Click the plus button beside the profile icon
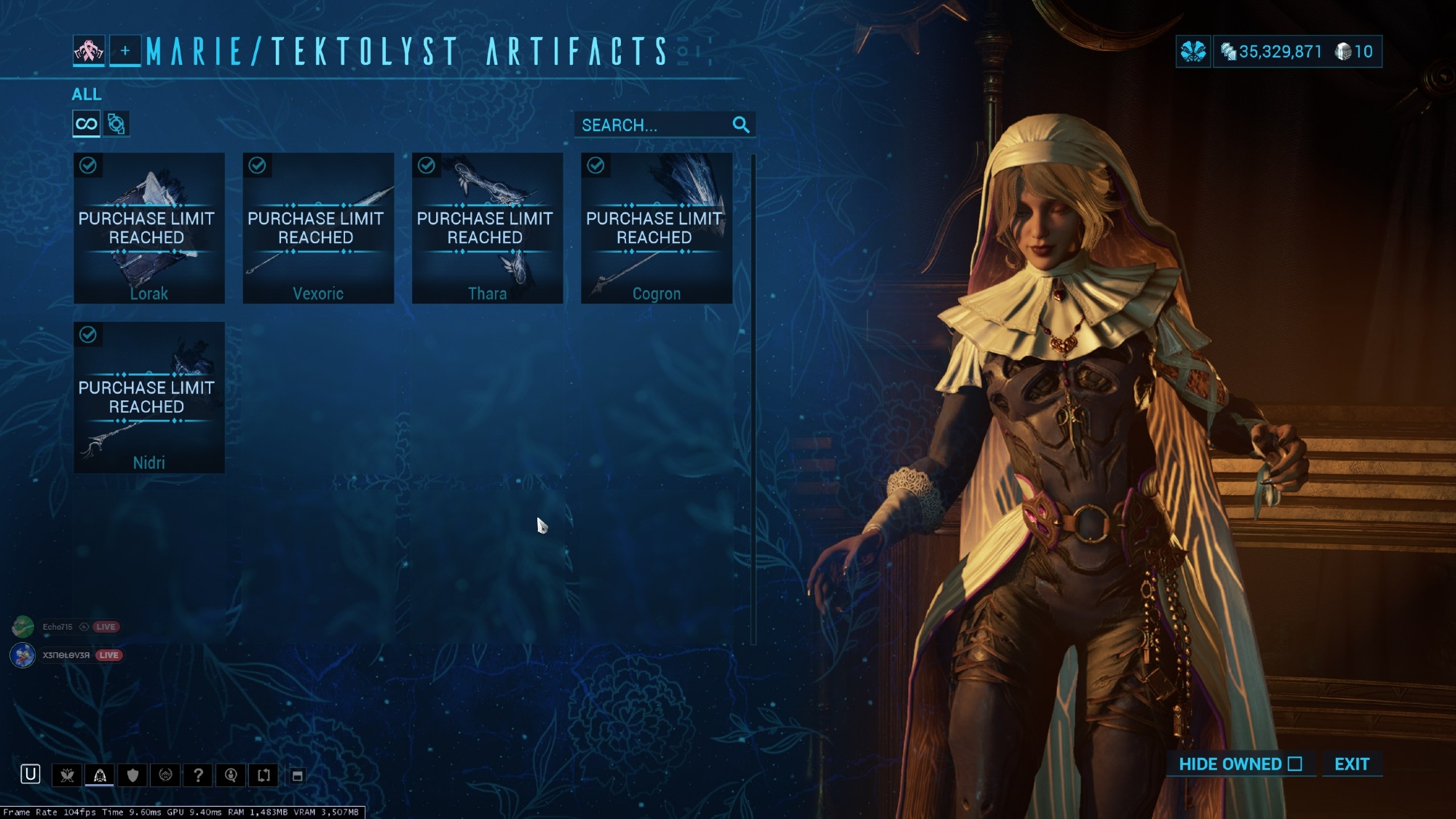 pyautogui.click(x=125, y=51)
